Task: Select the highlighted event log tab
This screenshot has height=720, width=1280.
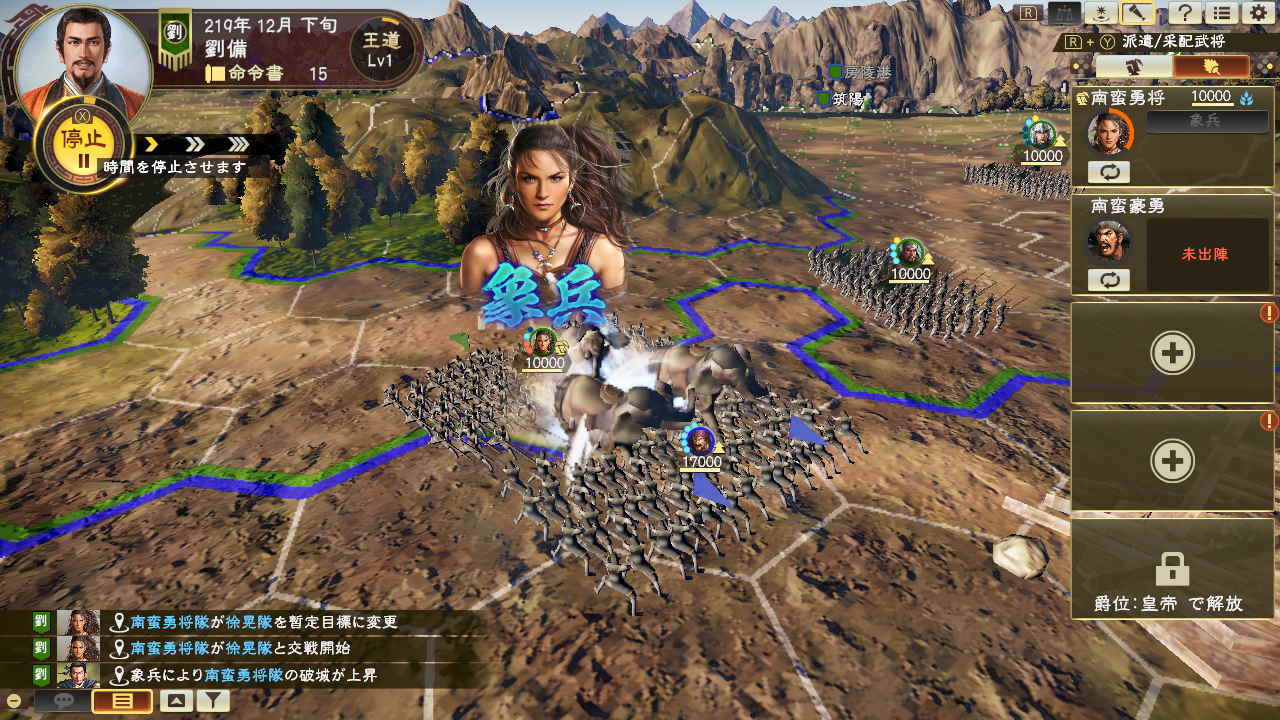Action: [122, 701]
